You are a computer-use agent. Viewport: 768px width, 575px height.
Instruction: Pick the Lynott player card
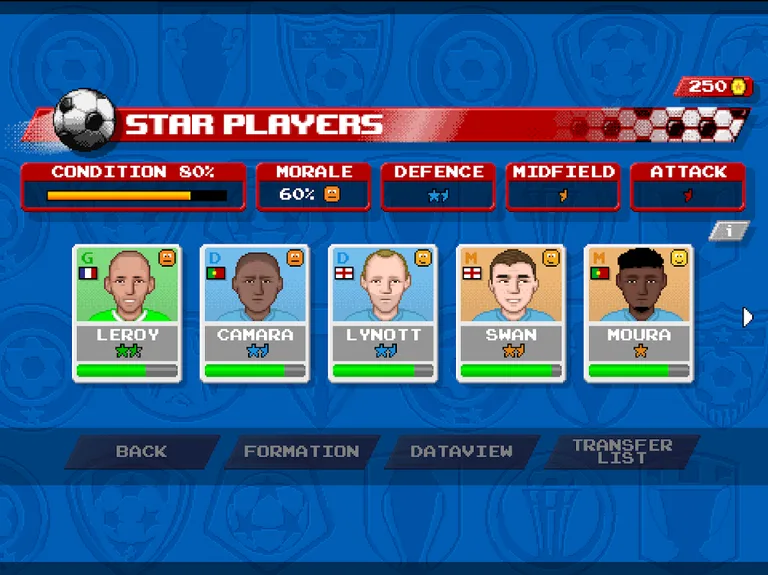click(382, 312)
